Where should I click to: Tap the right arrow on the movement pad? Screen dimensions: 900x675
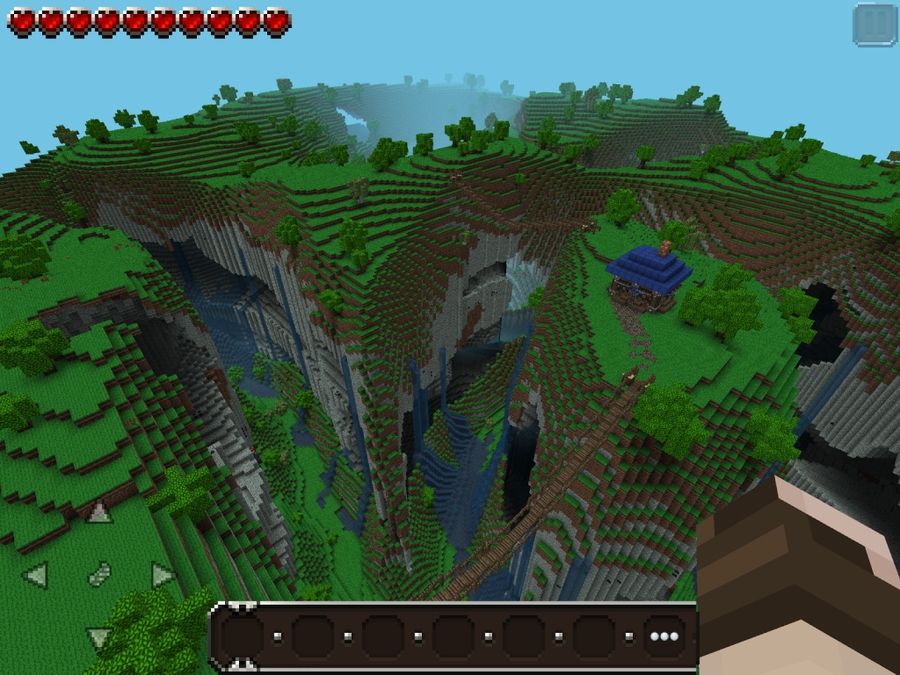(x=162, y=575)
